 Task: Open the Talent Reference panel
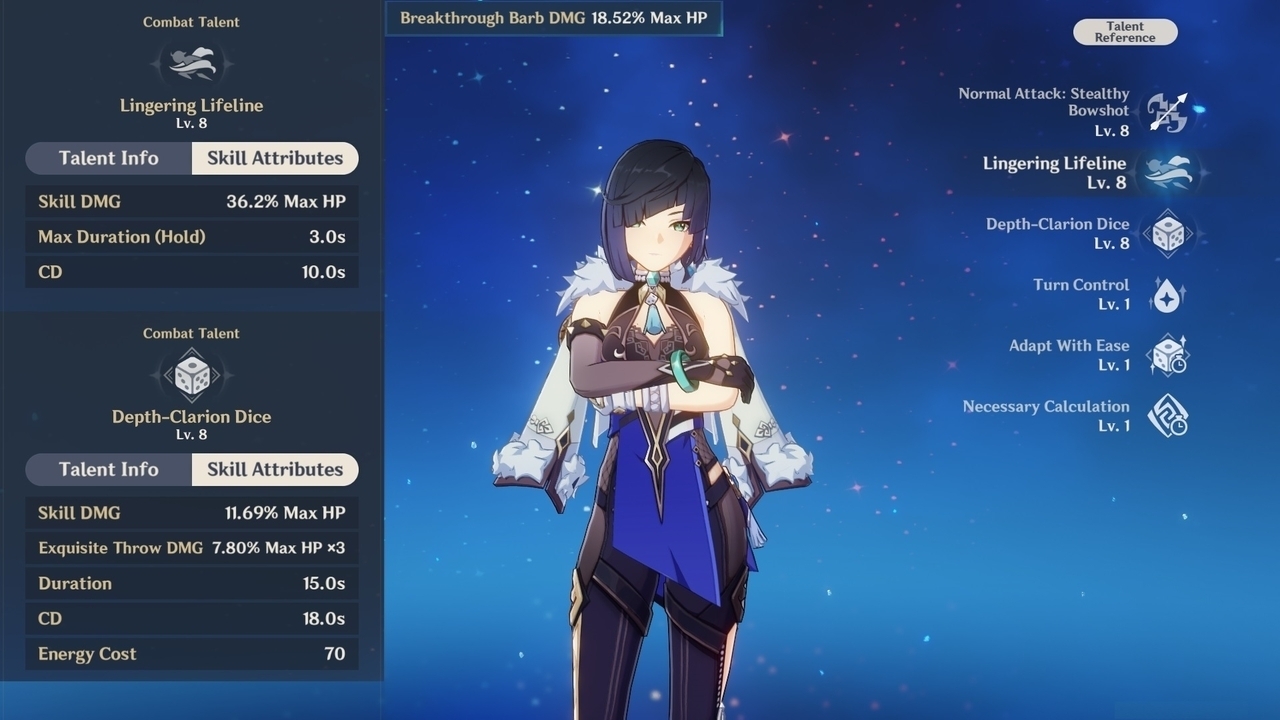coord(1124,32)
